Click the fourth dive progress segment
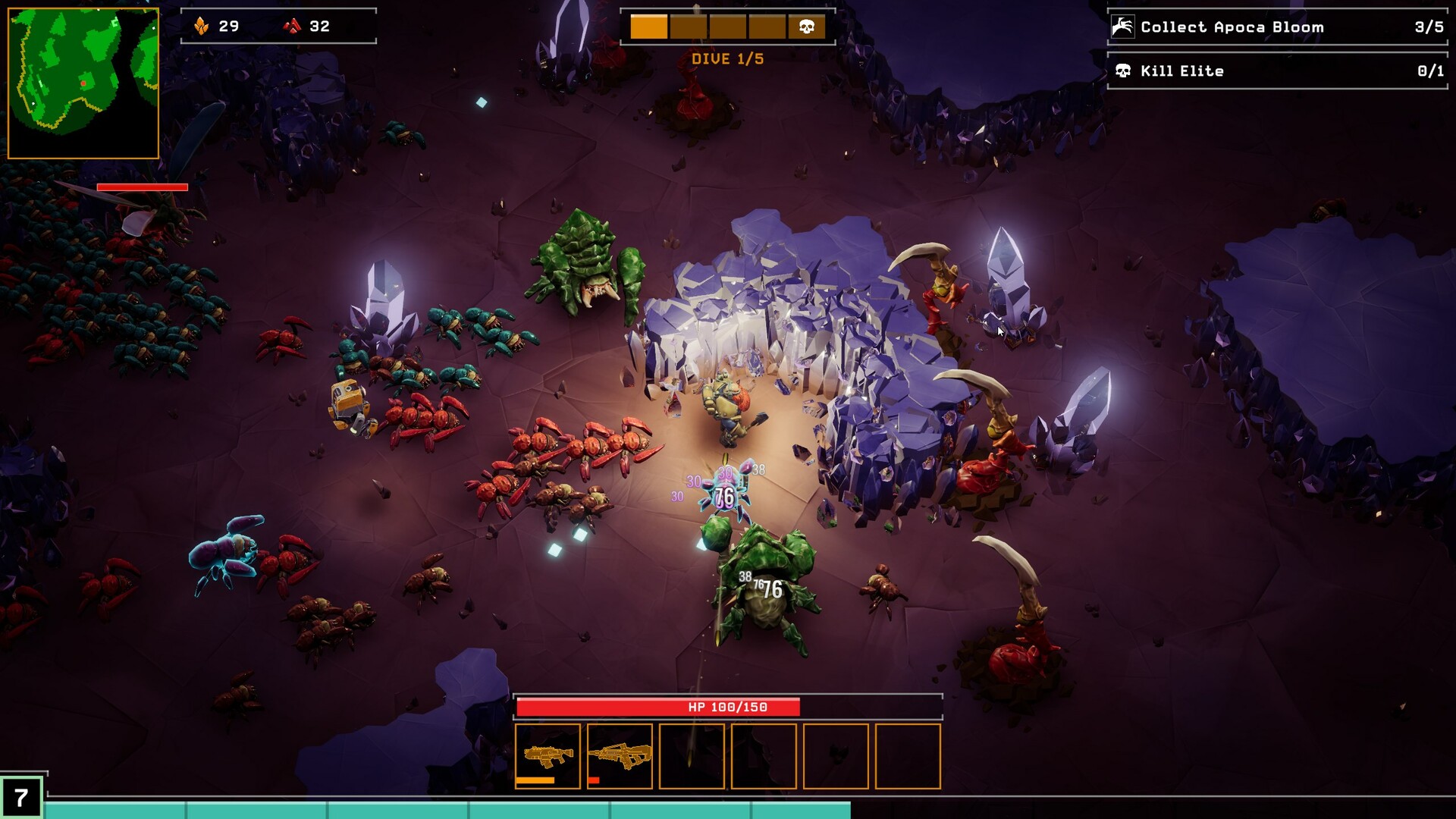 click(x=766, y=26)
